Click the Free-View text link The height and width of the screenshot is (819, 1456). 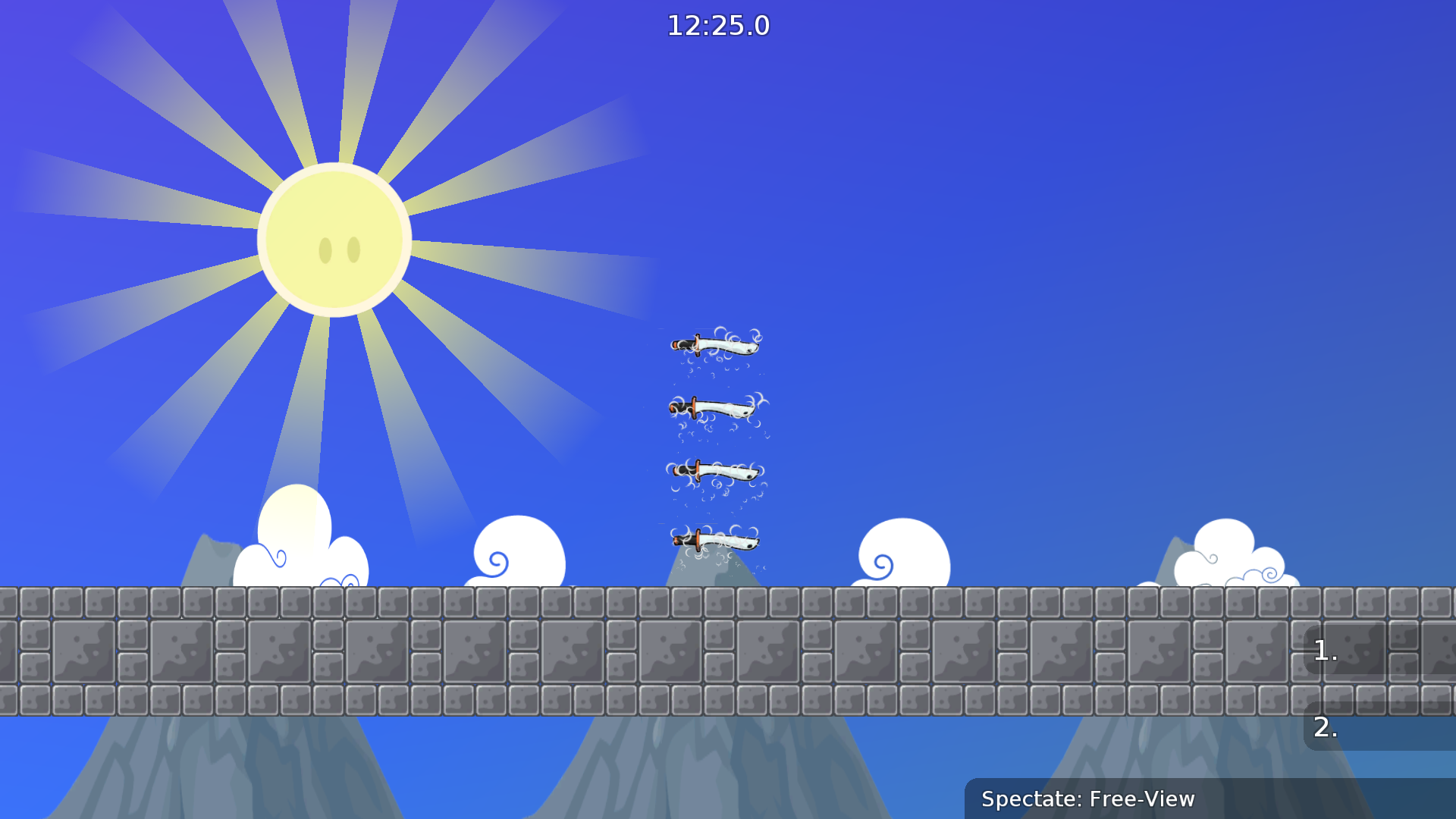point(1141,799)
